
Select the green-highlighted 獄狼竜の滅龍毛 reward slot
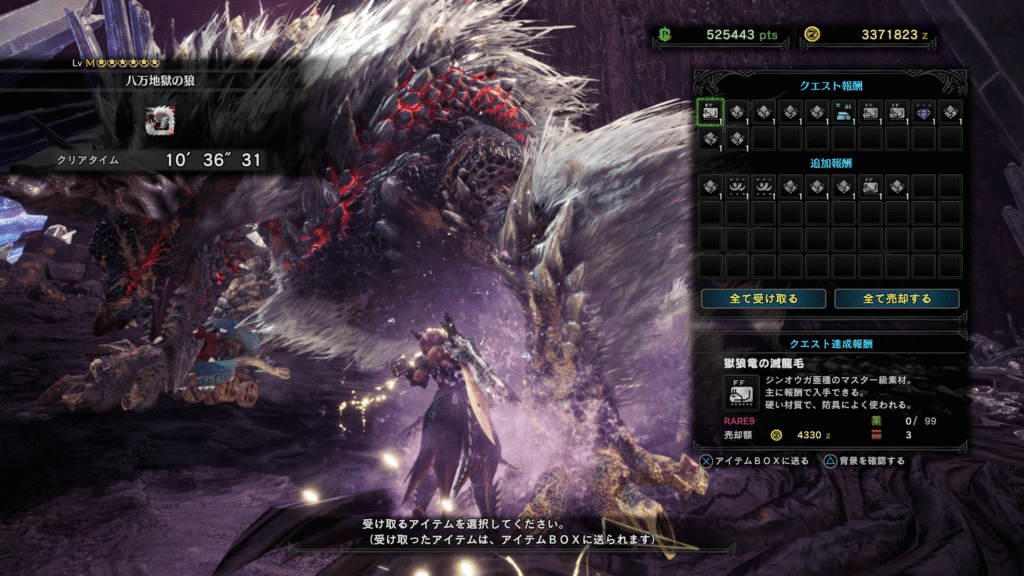[710, 112]
